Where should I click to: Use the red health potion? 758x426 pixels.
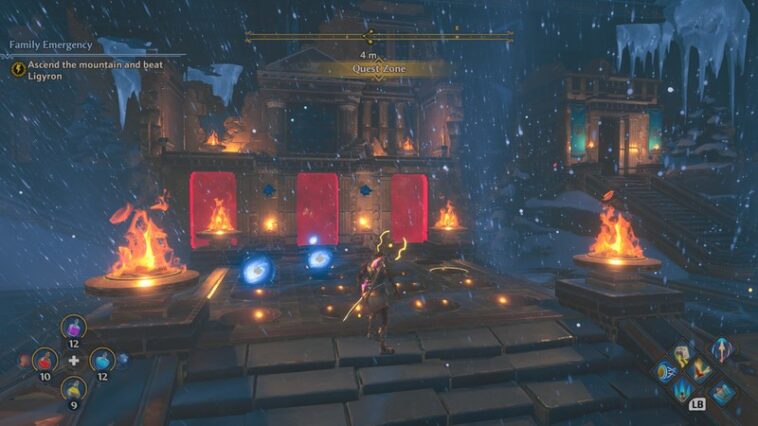pos(43,360)
